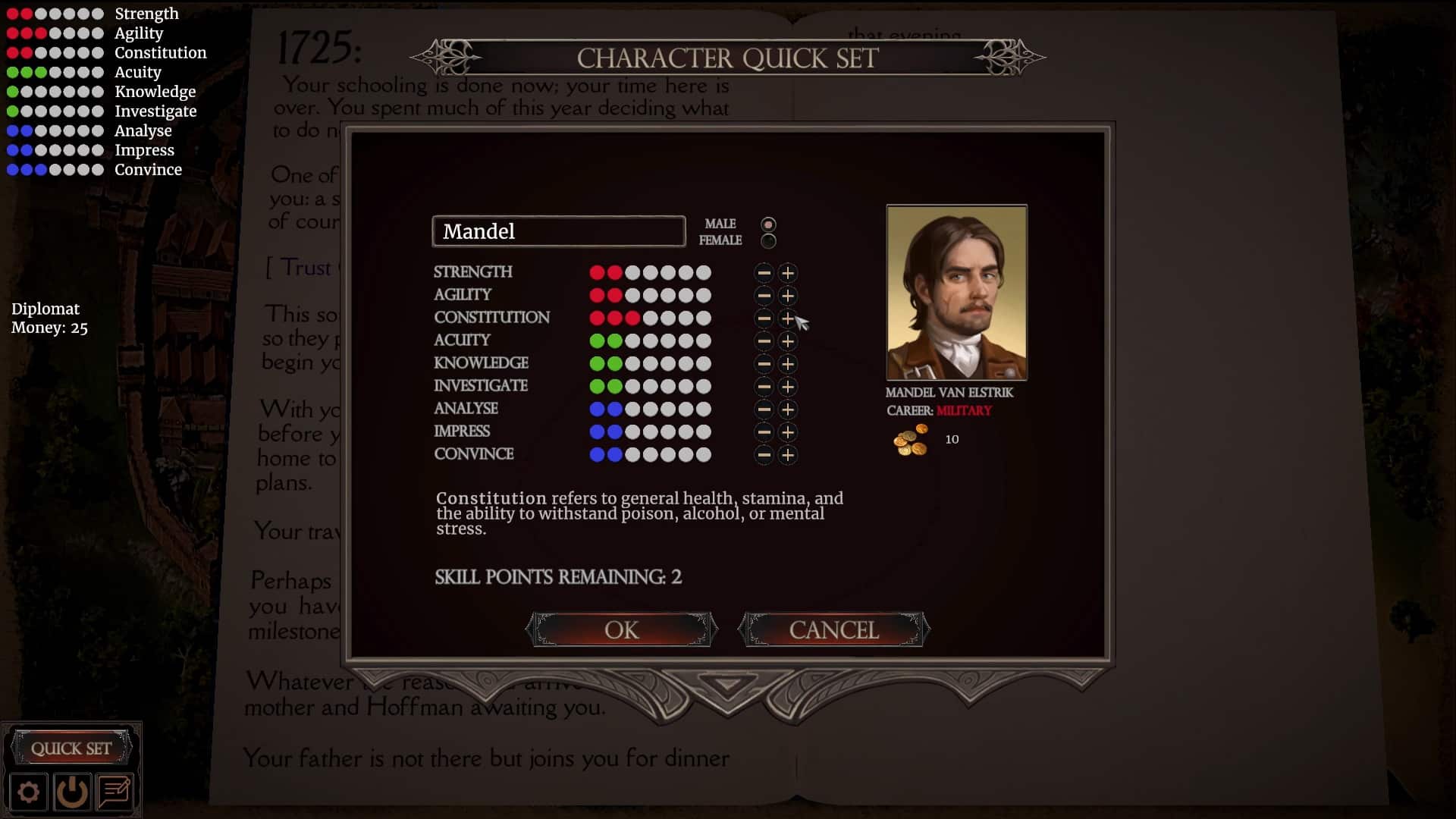Add a point to Analyse
Screen dimensions: 1456x819
788,409
